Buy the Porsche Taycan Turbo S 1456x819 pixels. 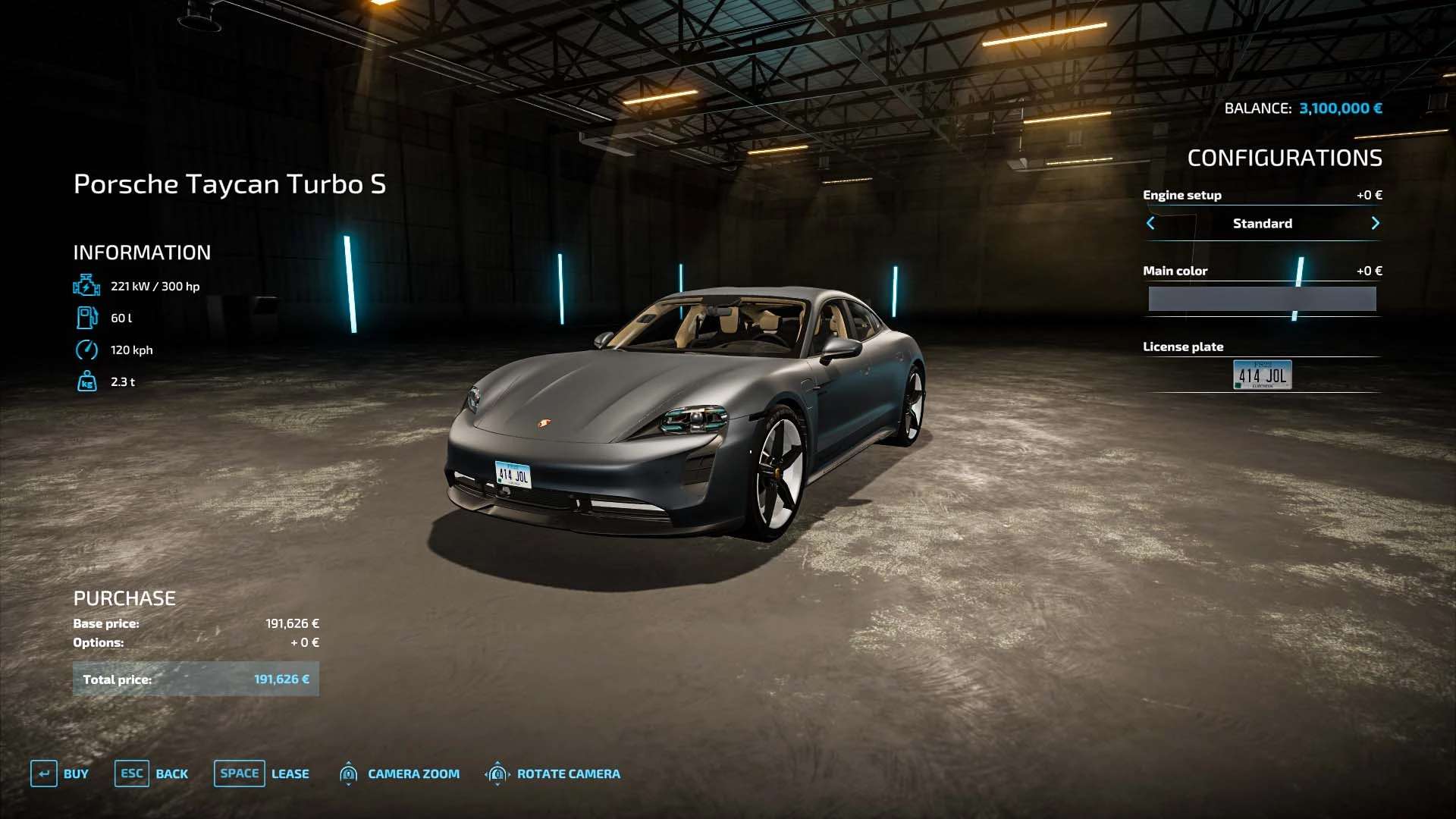click(x=60, y=773)
